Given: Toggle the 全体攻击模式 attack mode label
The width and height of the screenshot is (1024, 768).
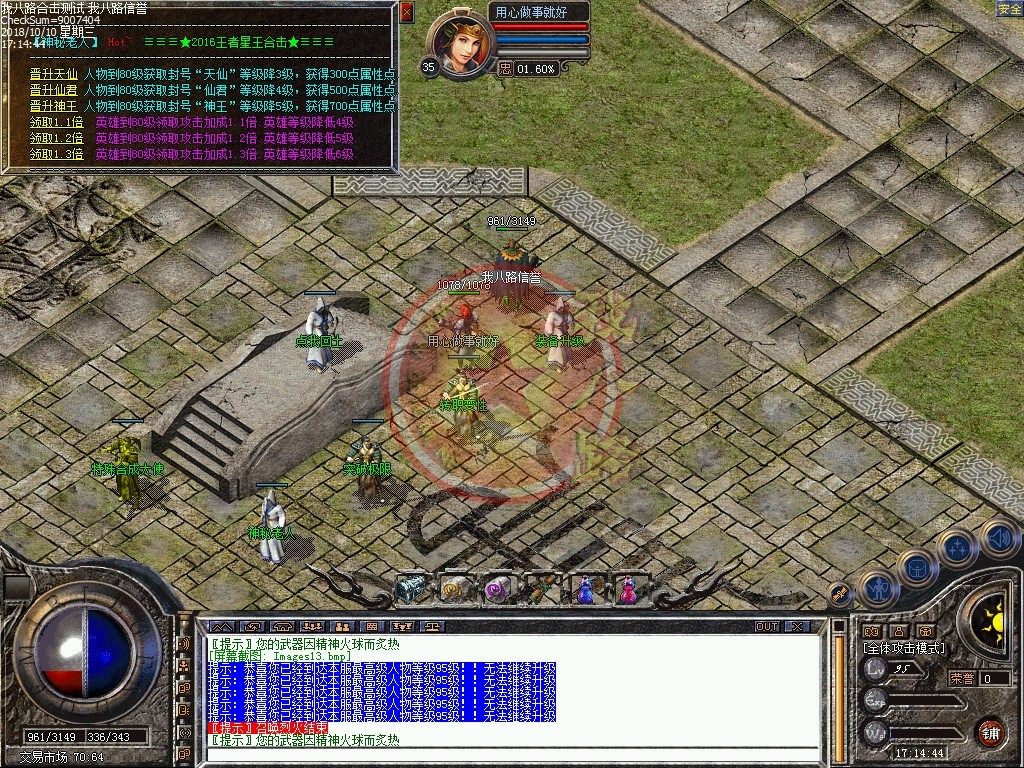Looking at the screenshot, I should pyautogui.click(x=903, y=648).
